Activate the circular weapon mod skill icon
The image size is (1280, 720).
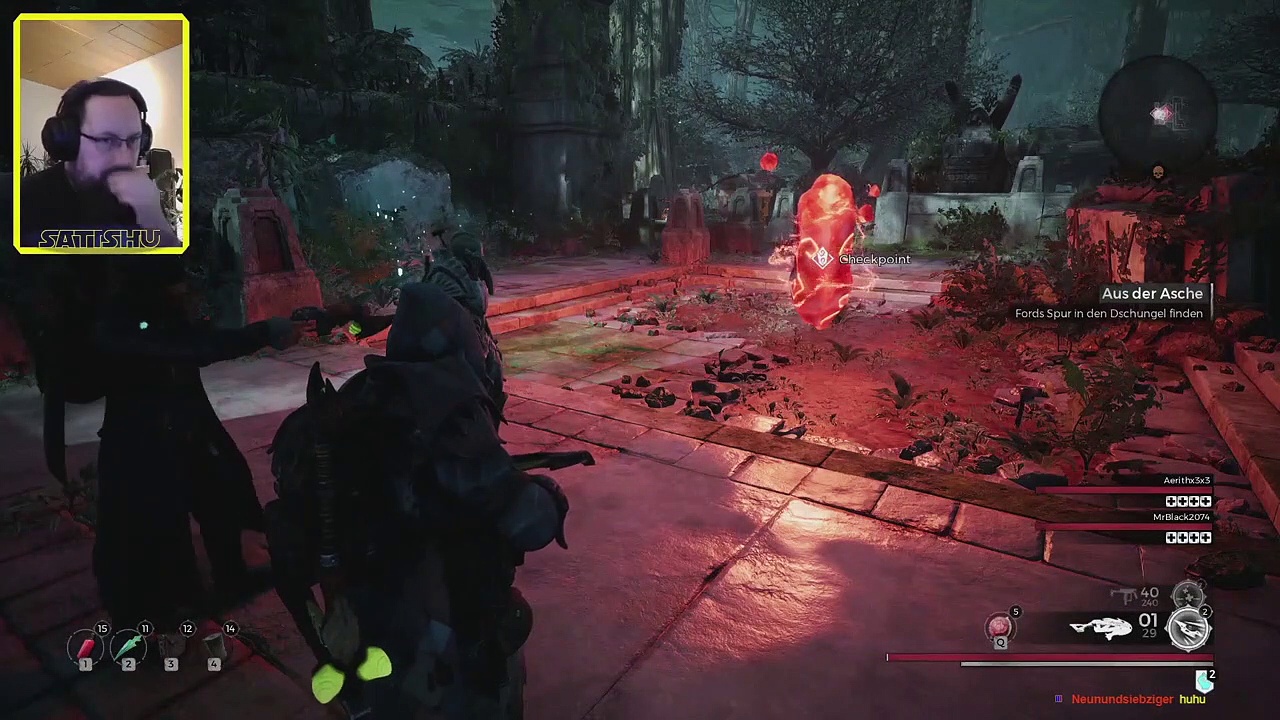click(1188, 629)
